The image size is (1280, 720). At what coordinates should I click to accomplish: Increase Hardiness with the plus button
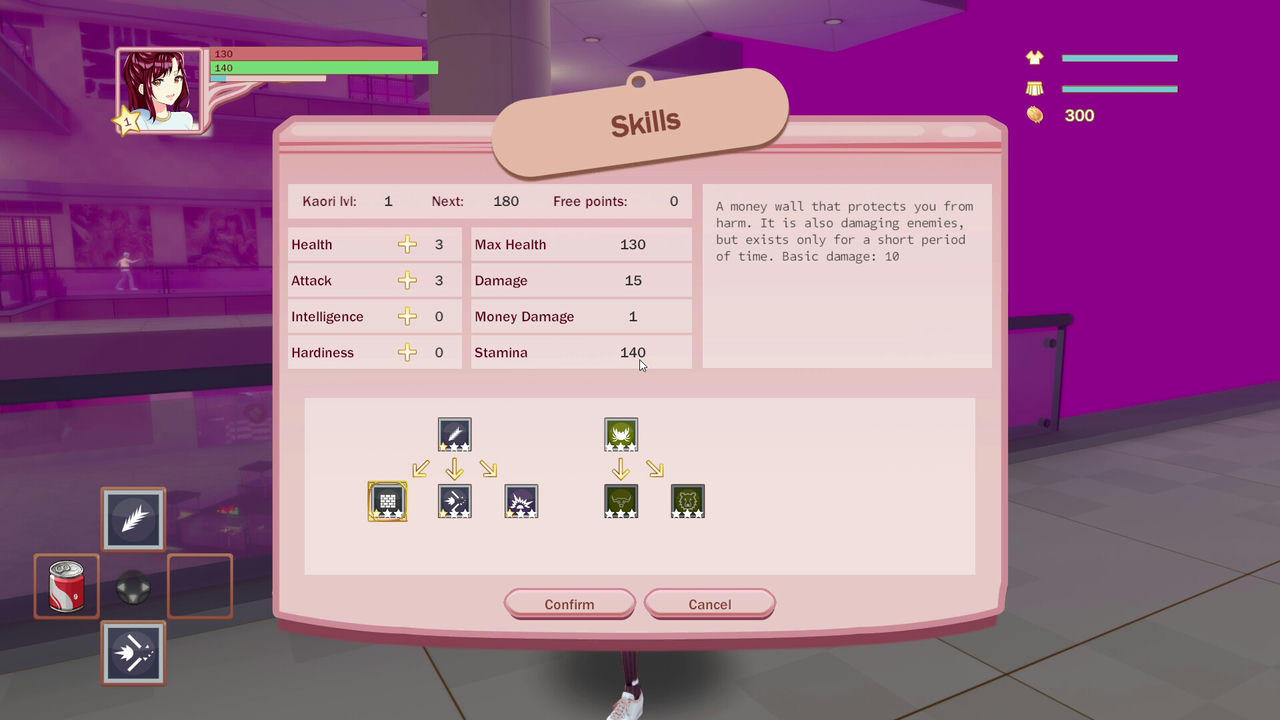(407, 352)
